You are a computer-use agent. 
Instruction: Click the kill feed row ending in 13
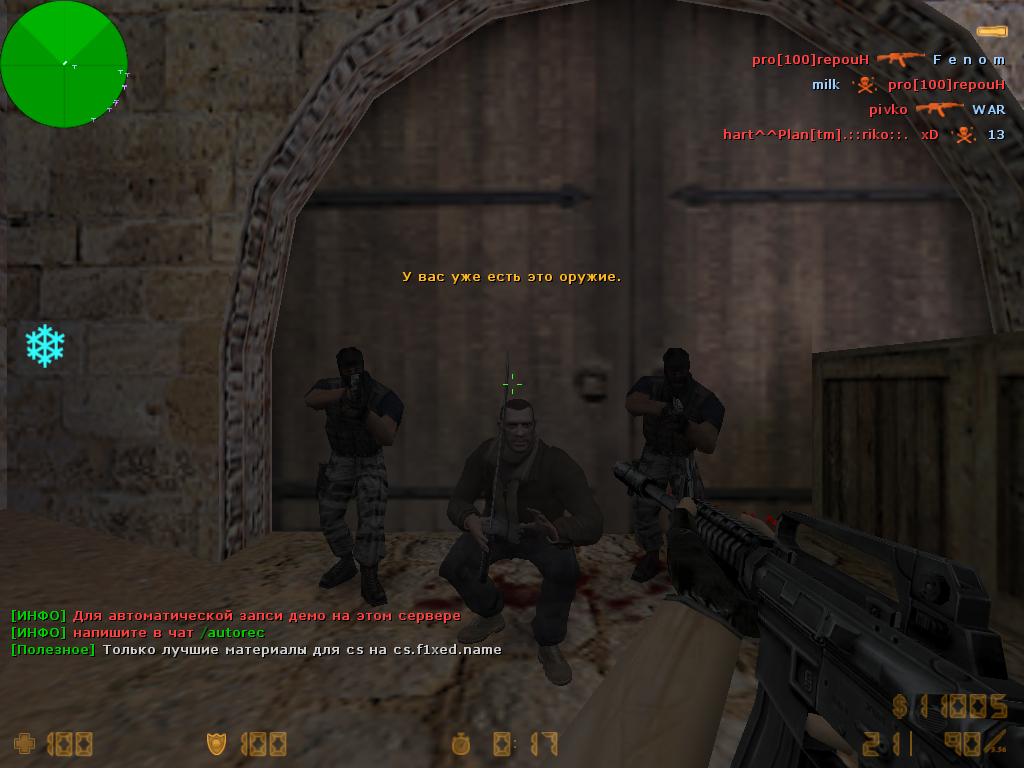(x=863, y=135)
